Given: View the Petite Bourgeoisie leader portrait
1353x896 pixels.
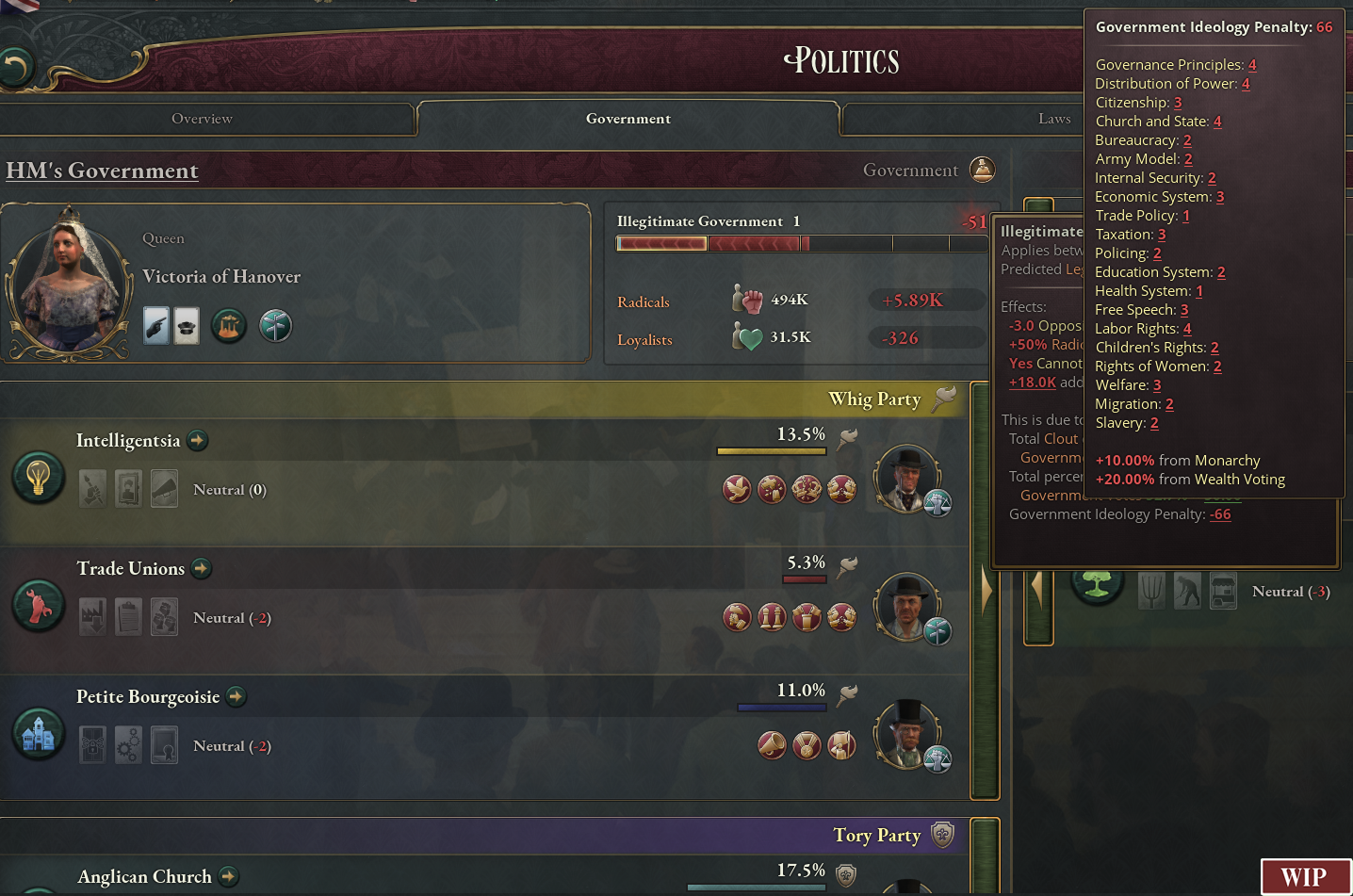Looking at the screenshot, I should tap(907, 734).
